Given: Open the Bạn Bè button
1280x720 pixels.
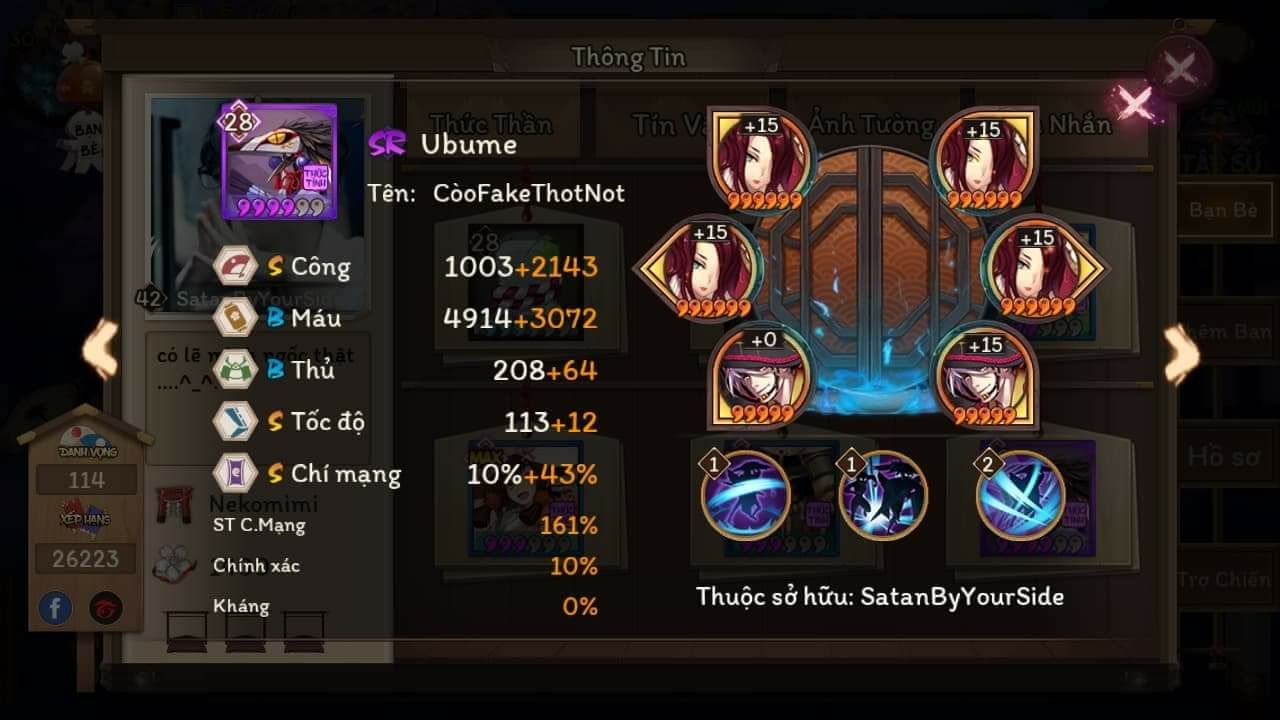Looking at the screenshot, I should point(1224,210).
